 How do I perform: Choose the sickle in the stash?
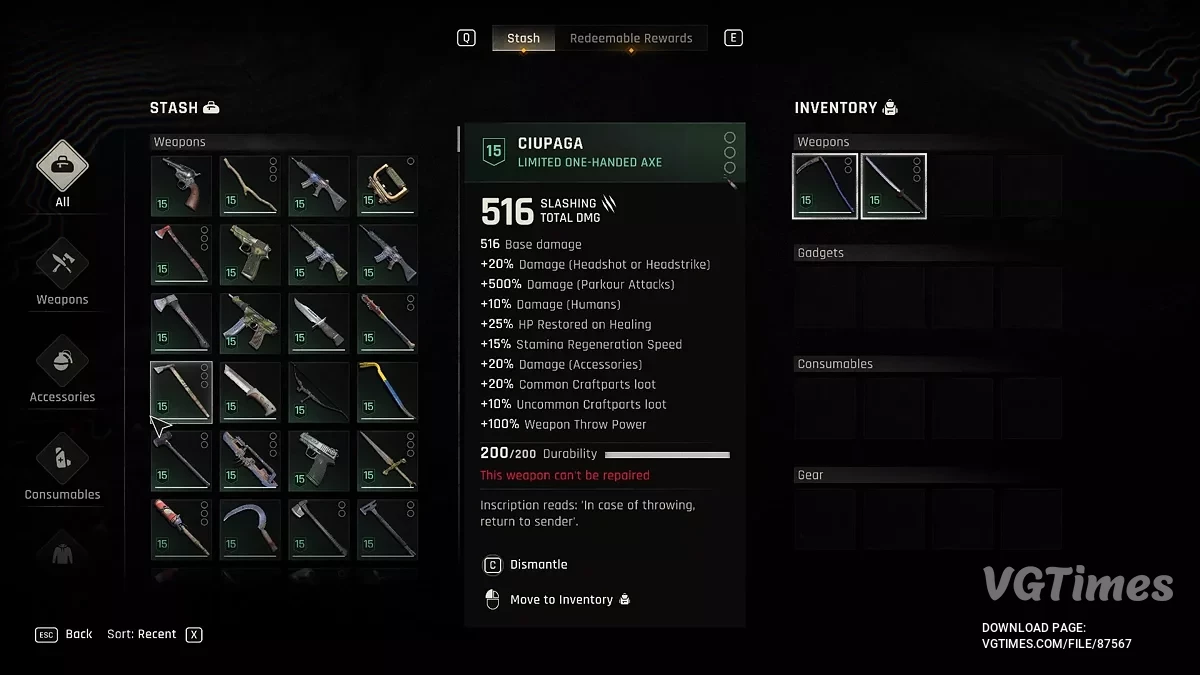[250, 529]
